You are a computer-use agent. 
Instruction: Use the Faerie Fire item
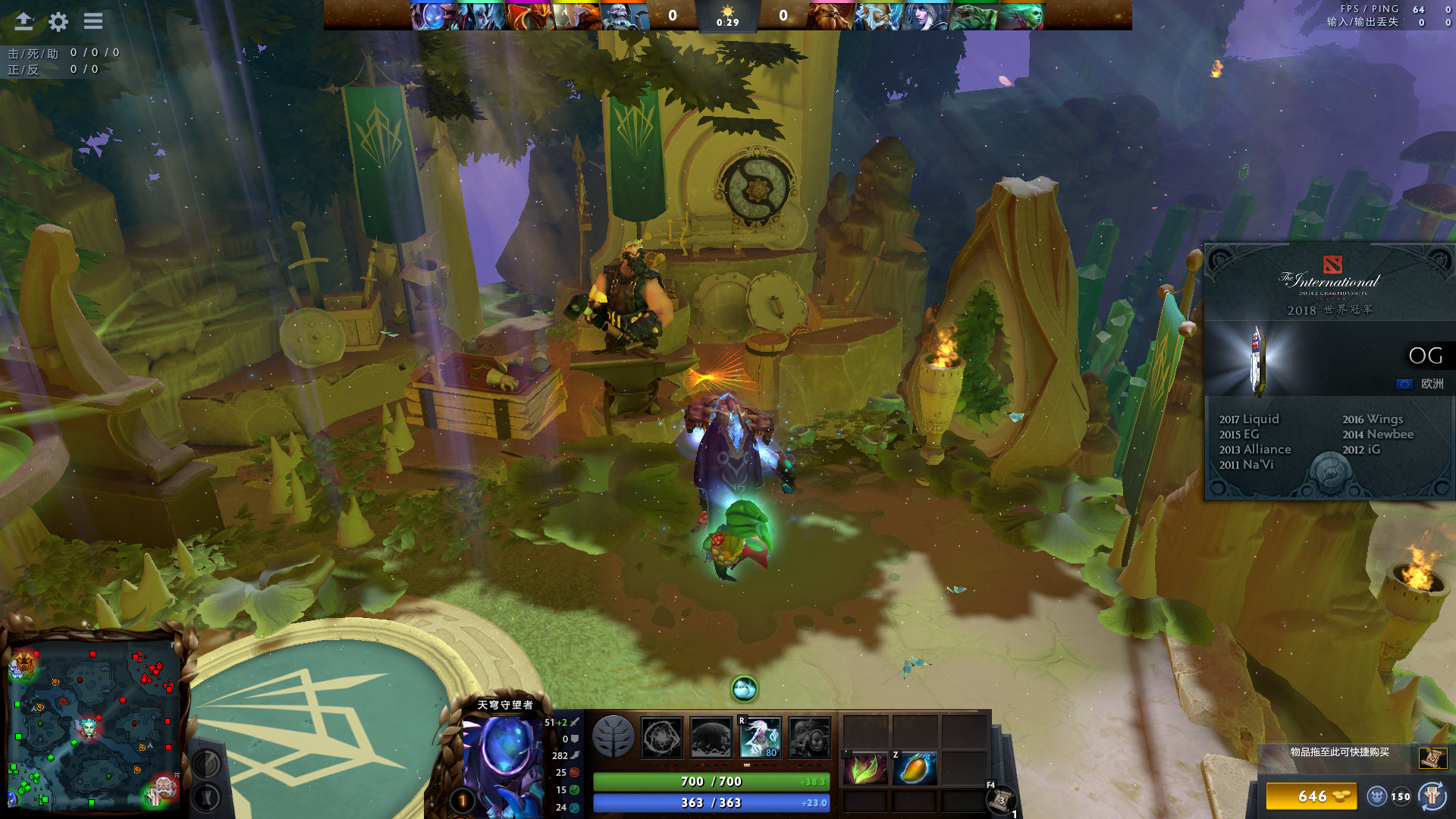(865, 769)
